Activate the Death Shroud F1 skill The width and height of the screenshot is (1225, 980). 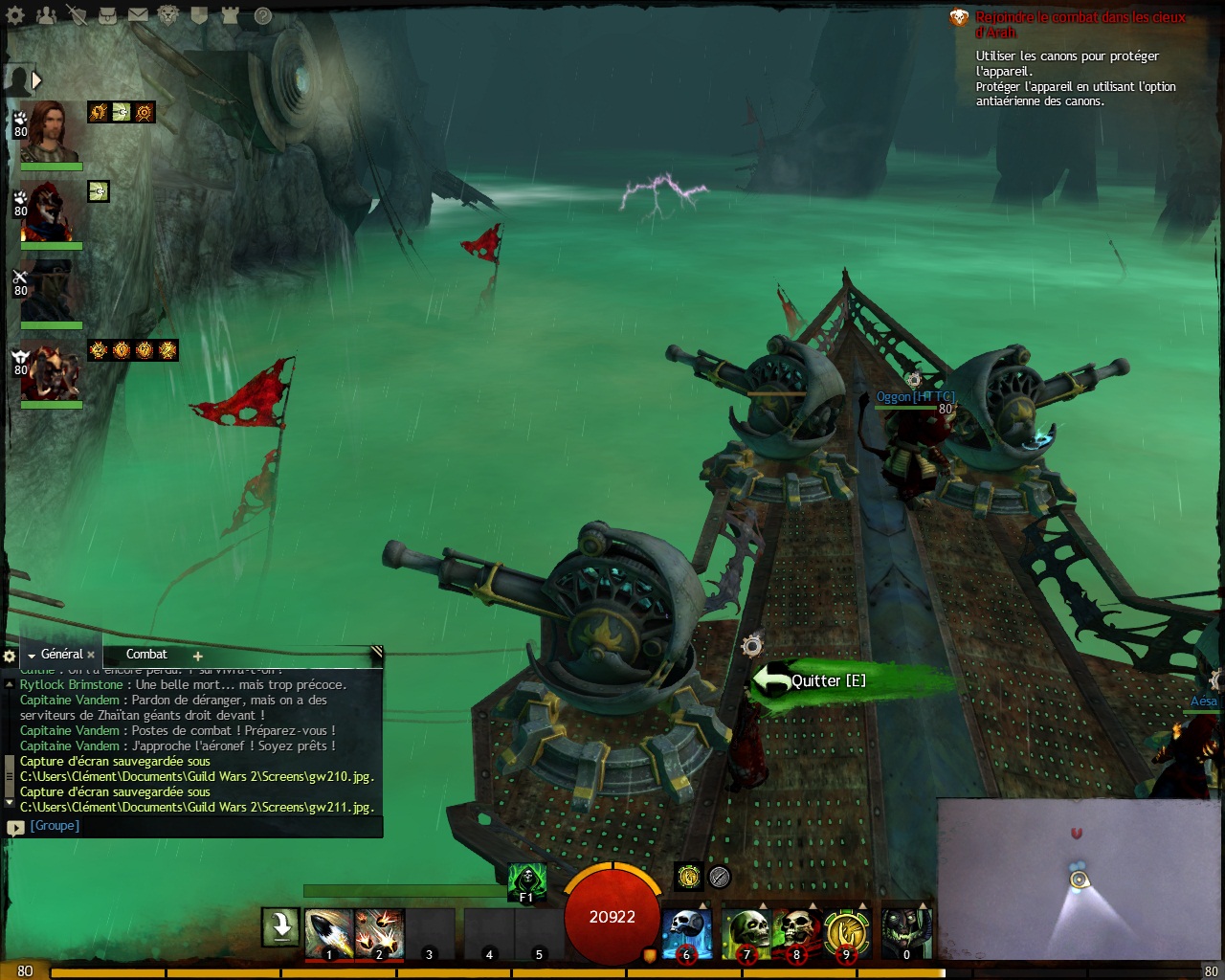coord(526,880)
